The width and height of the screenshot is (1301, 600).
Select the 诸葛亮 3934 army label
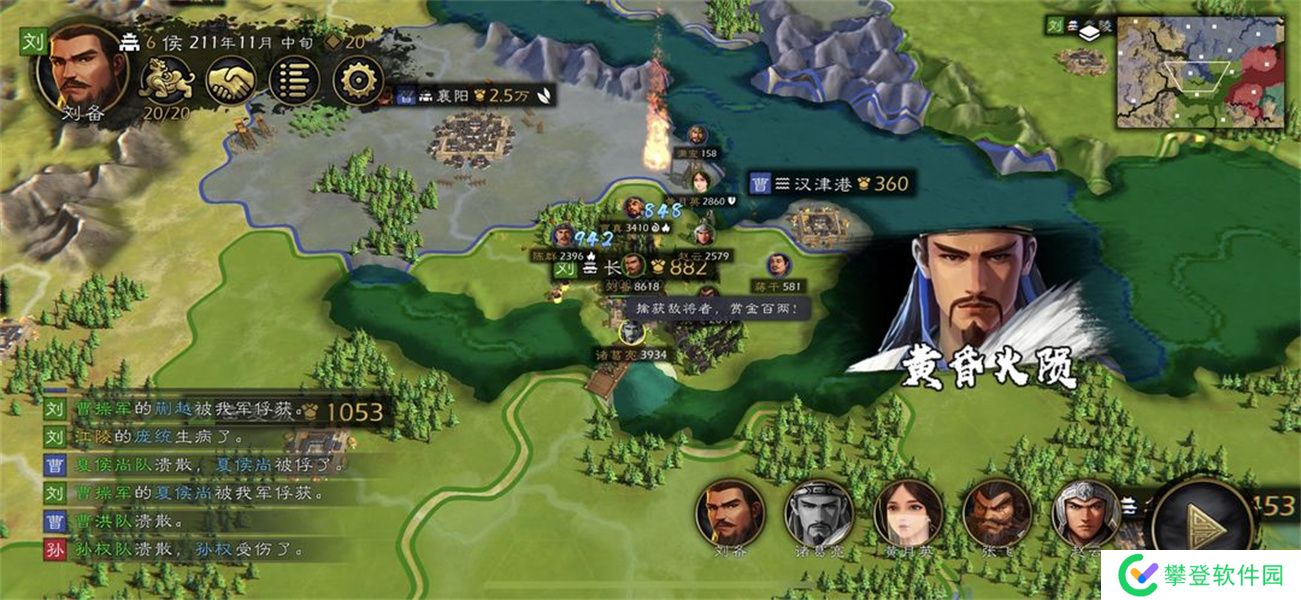point(632,354)
